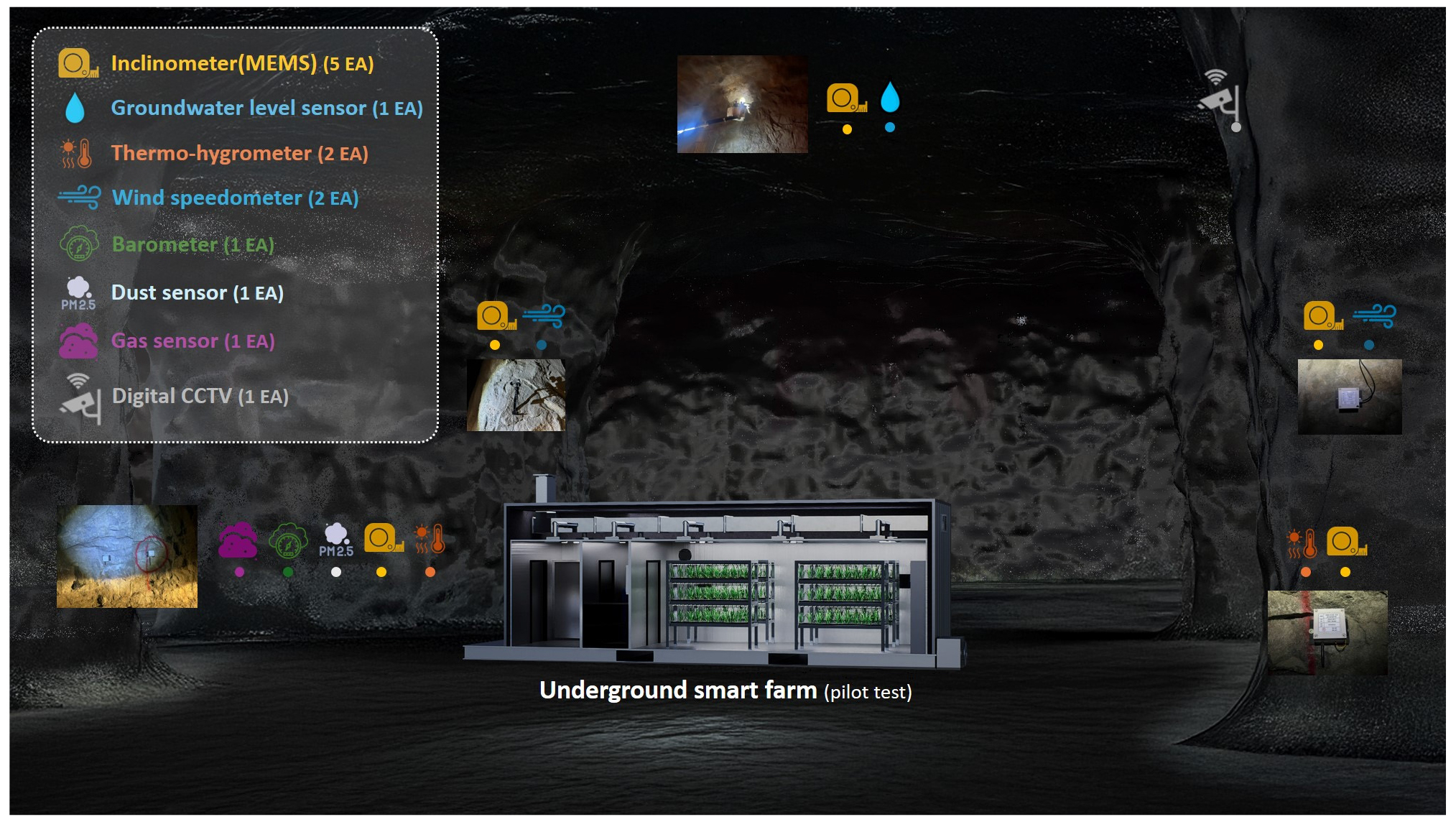Open the photo with the red circle
Screen dimensions: 1456x822
[127, 556]
